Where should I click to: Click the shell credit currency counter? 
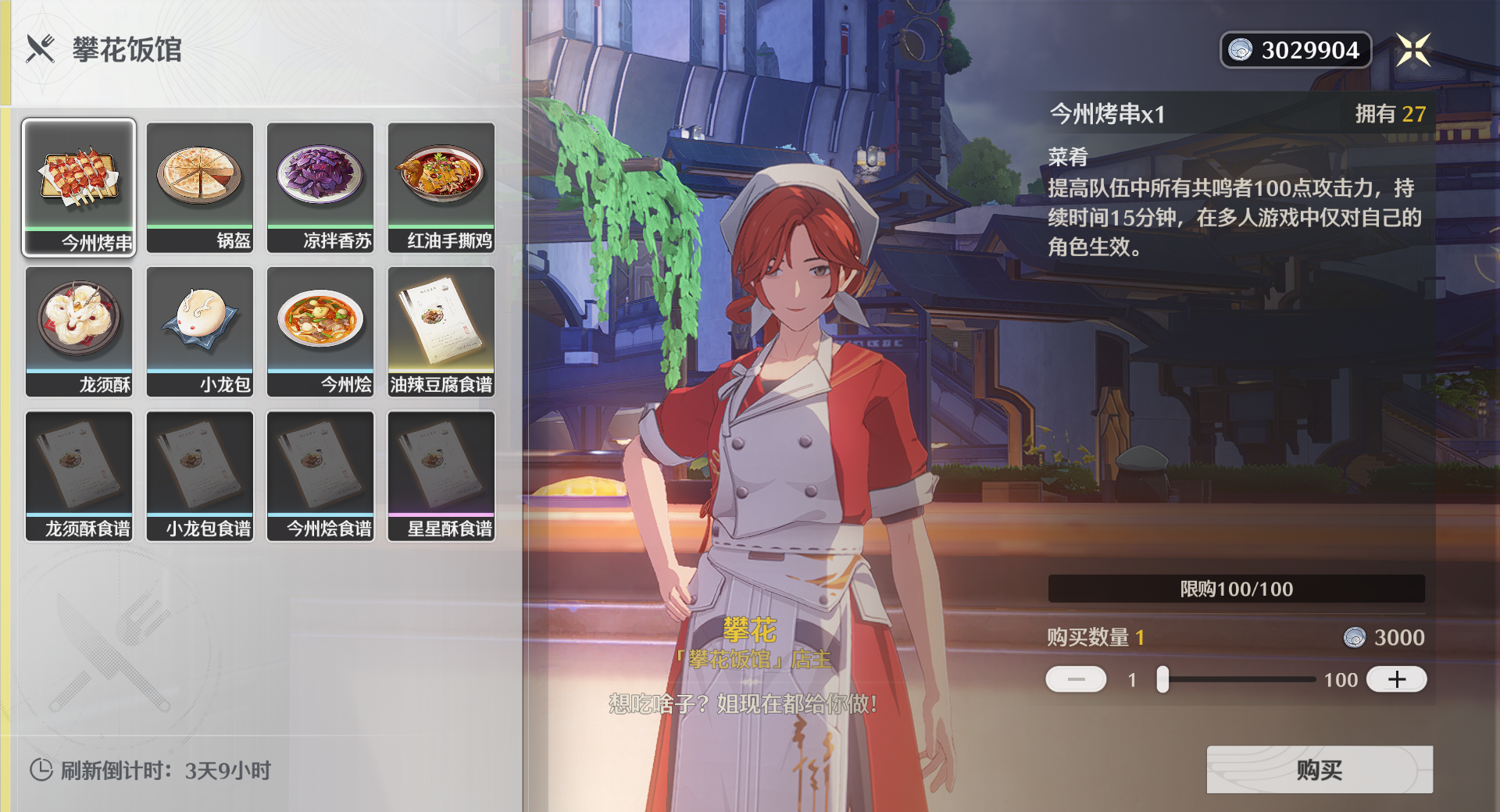(x=1295, y=50)
